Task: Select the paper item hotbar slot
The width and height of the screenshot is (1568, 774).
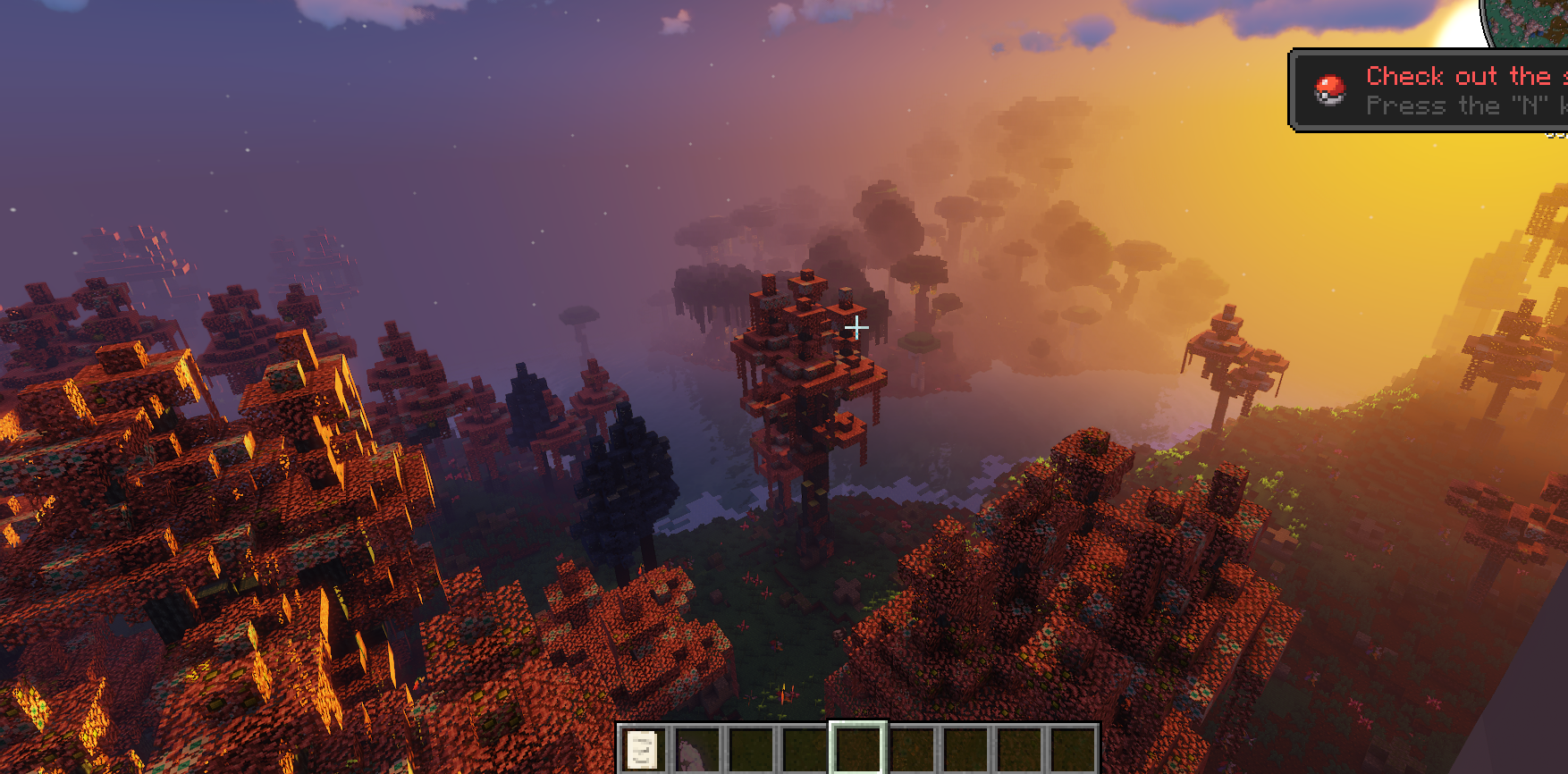Action: coord(644,749)
